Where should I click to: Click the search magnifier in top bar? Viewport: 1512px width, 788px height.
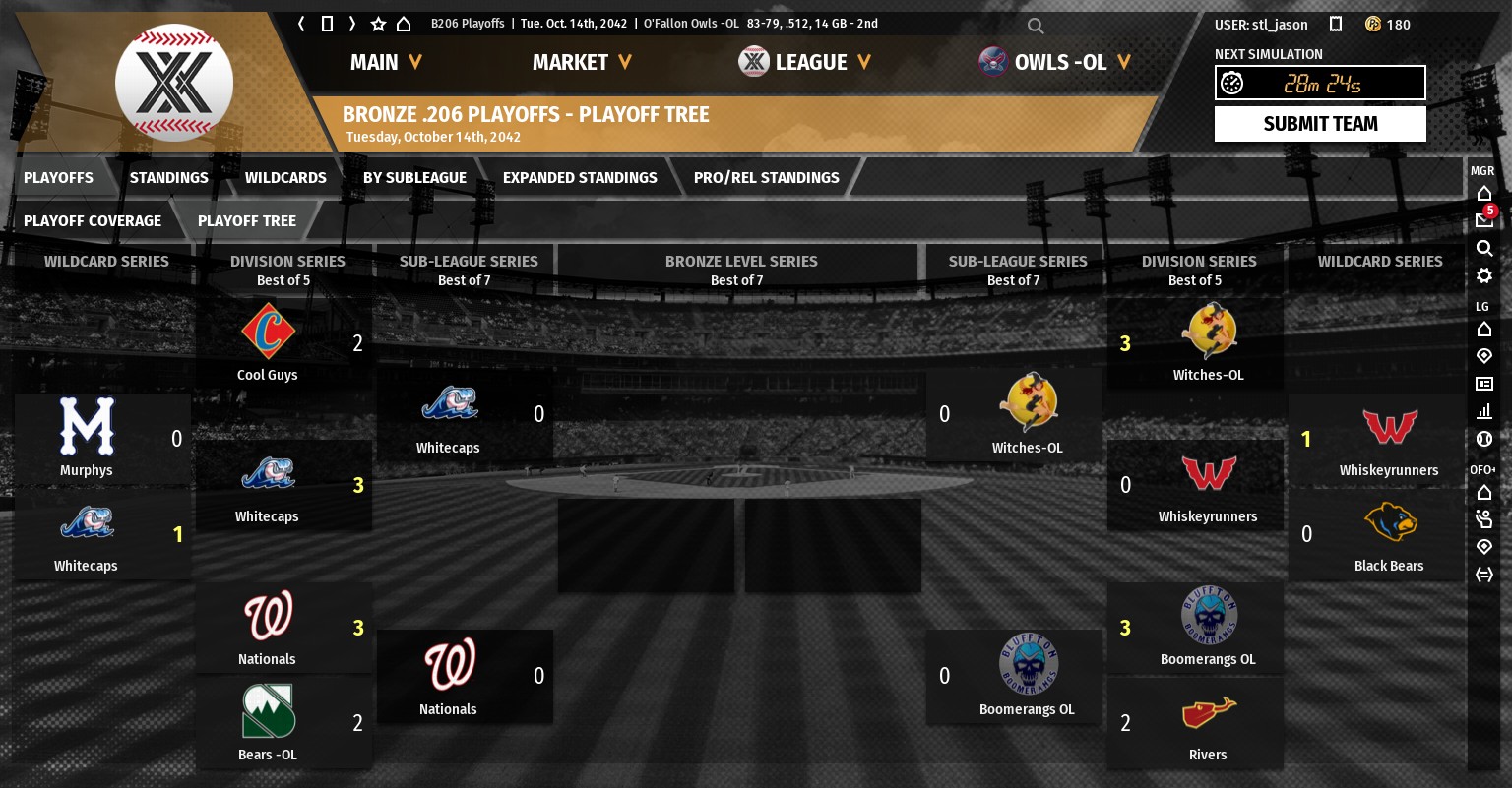pos(1036,26)
